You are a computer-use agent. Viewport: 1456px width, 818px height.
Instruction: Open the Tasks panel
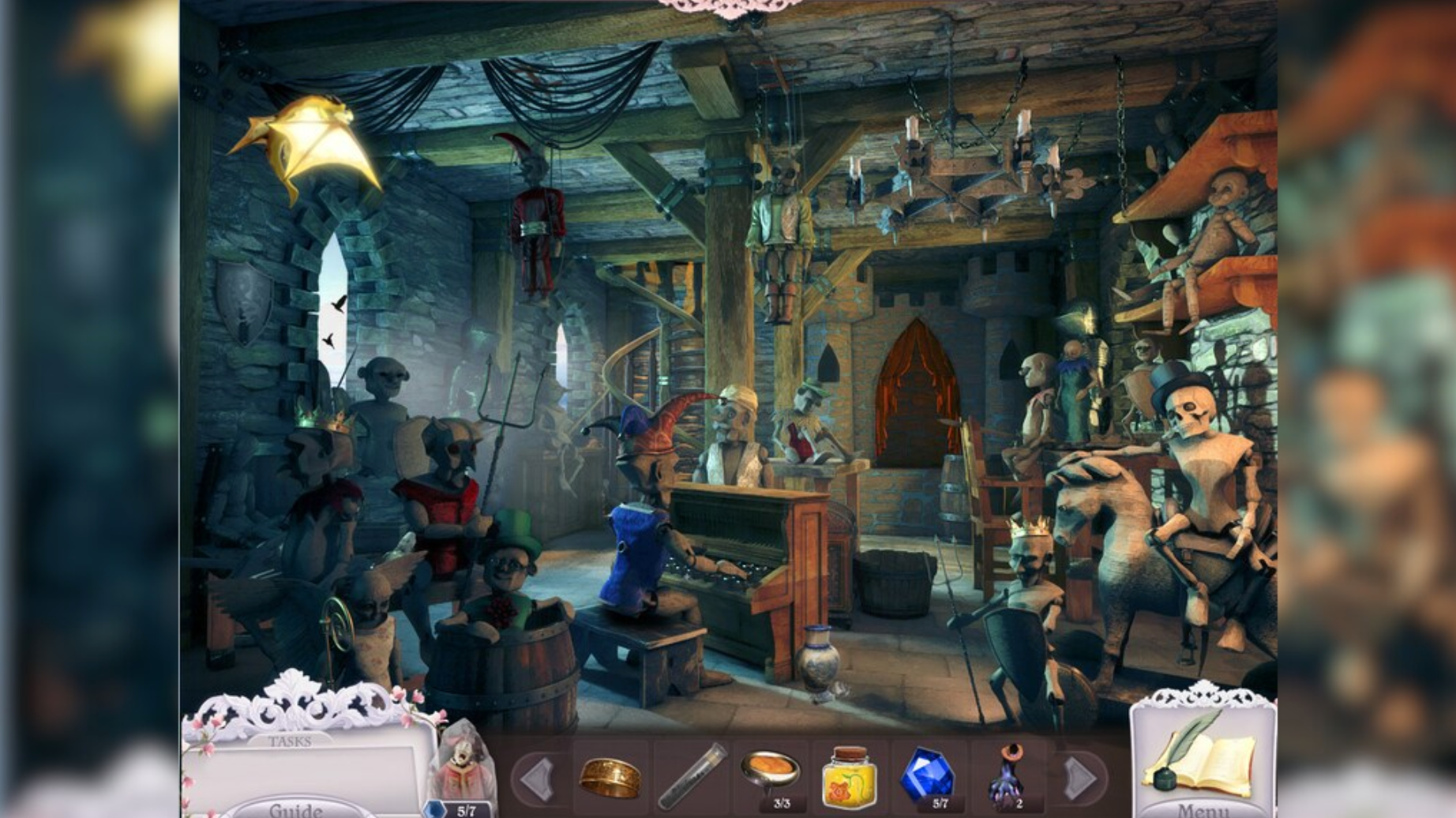point(289,741)
